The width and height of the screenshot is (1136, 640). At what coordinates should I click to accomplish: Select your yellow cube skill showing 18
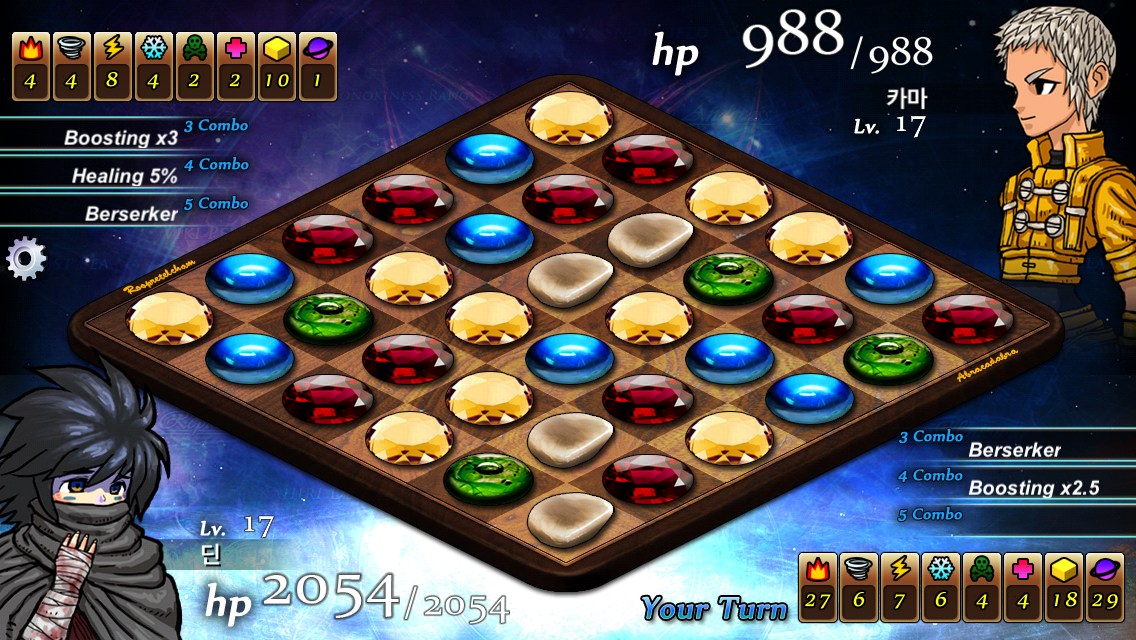click(x=1063, y=586)
